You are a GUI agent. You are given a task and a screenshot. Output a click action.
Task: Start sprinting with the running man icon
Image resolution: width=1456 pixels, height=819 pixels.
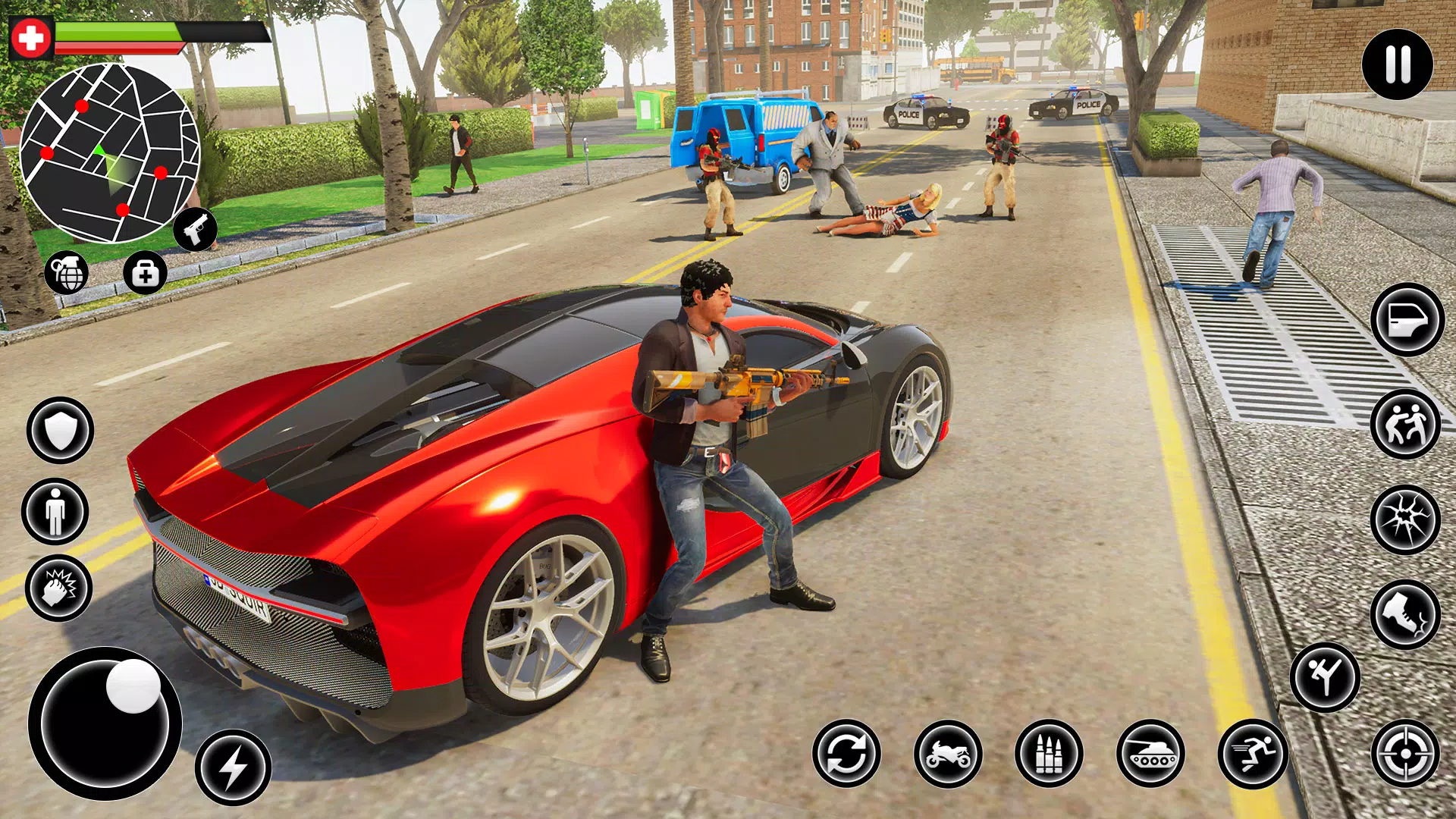point(1253,754)
